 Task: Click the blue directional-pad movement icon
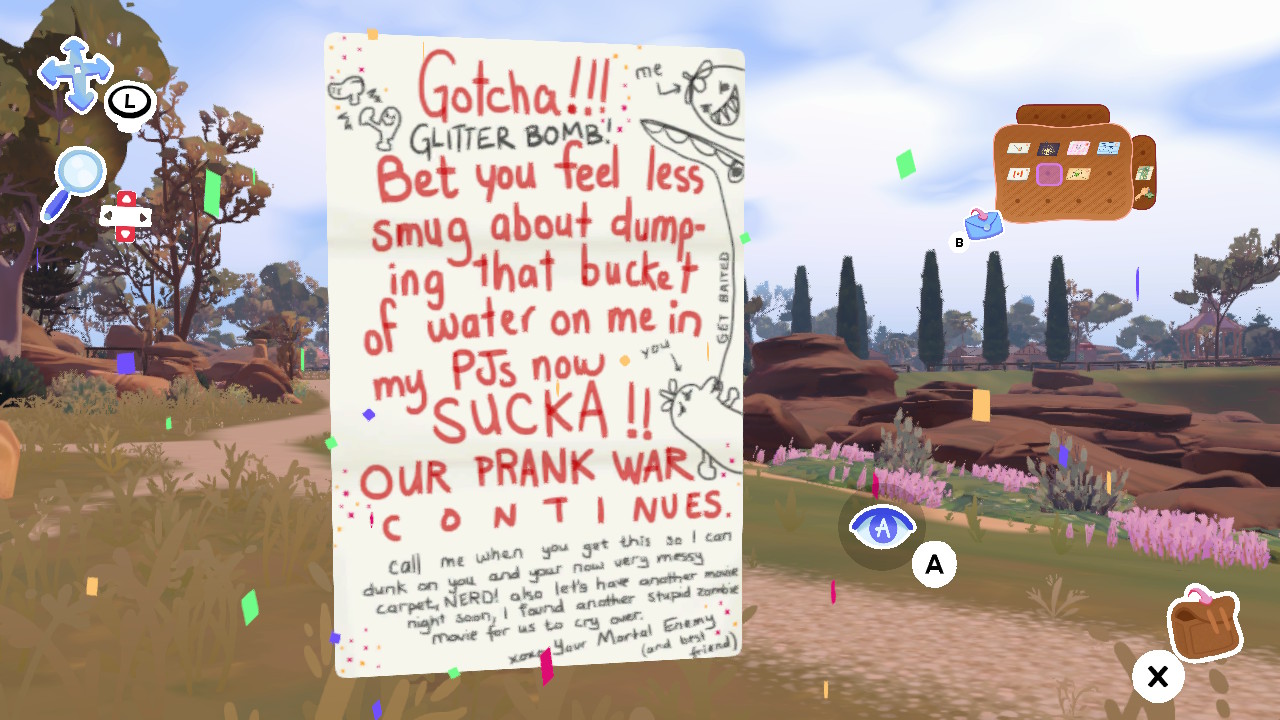point(75,72)
